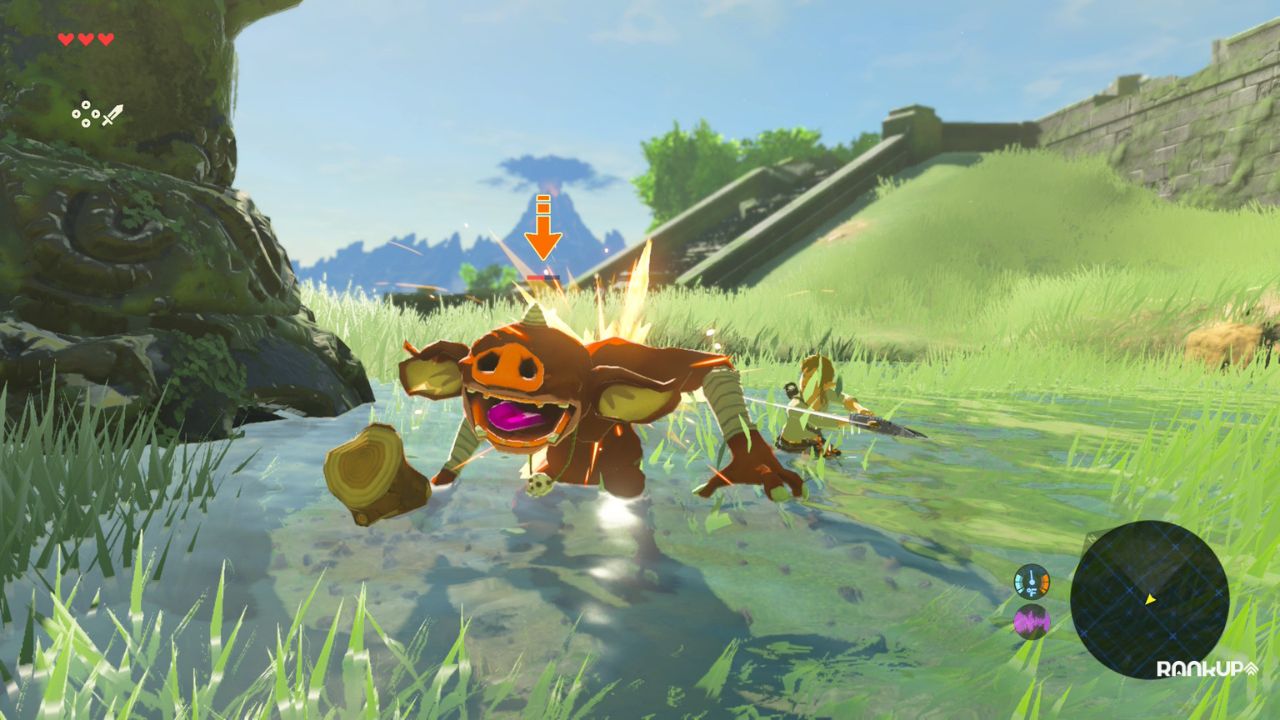Screen dimensions: 1280x720
Task: Select the equipped sword weapon icon
Action: point(111,114)
